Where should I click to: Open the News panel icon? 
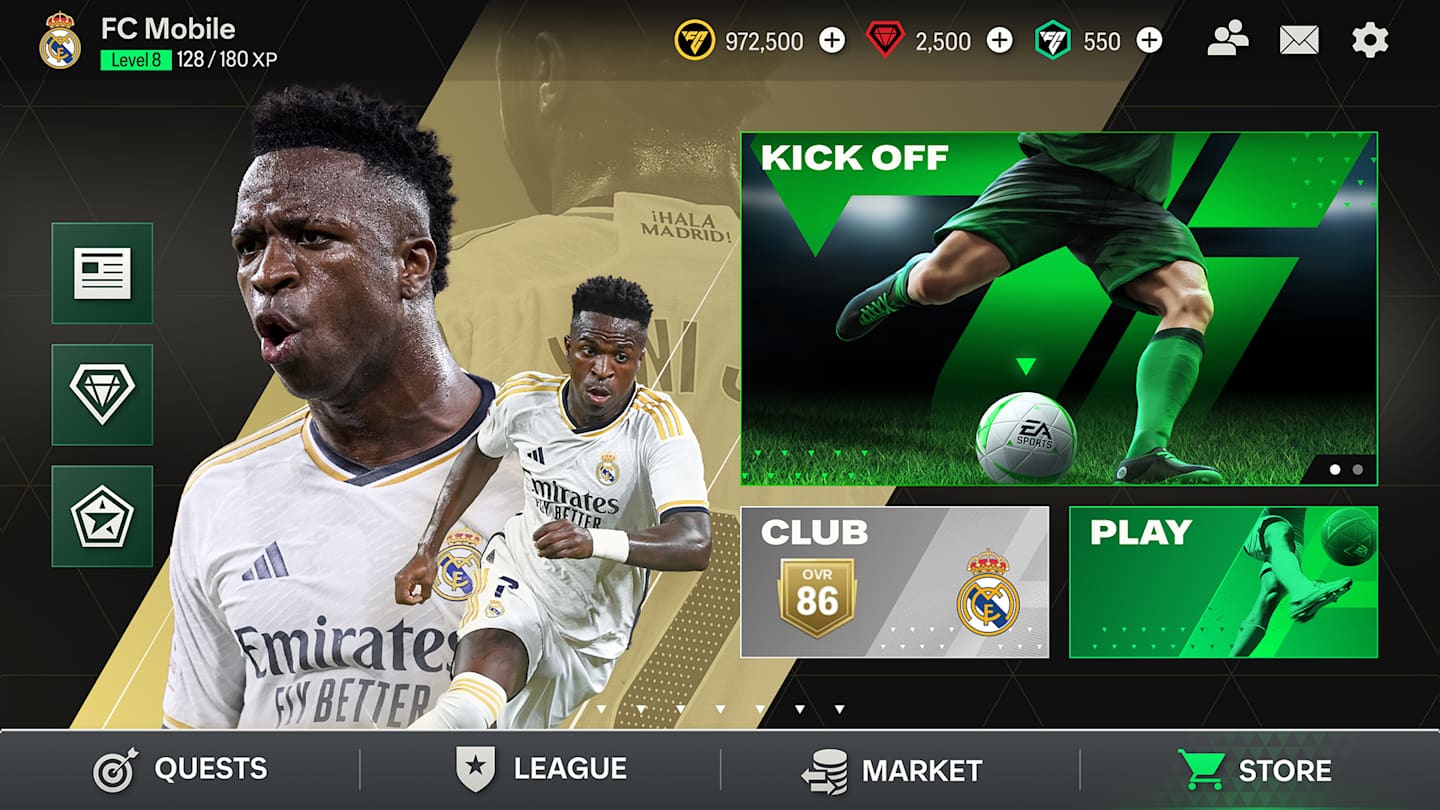point(103,274)
